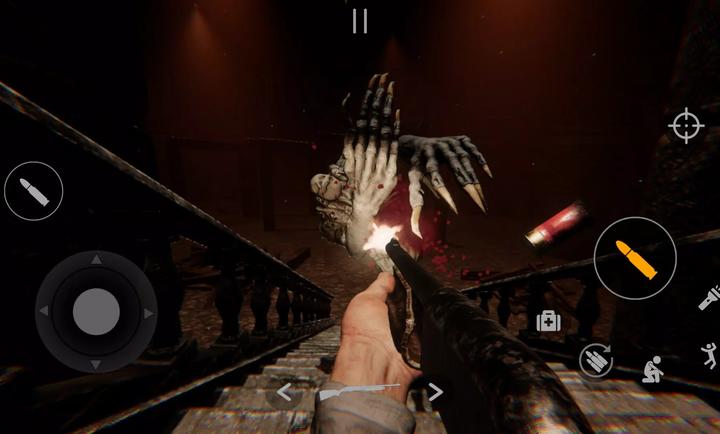Touch the virtual movement joystick

(x=96, y=312)
